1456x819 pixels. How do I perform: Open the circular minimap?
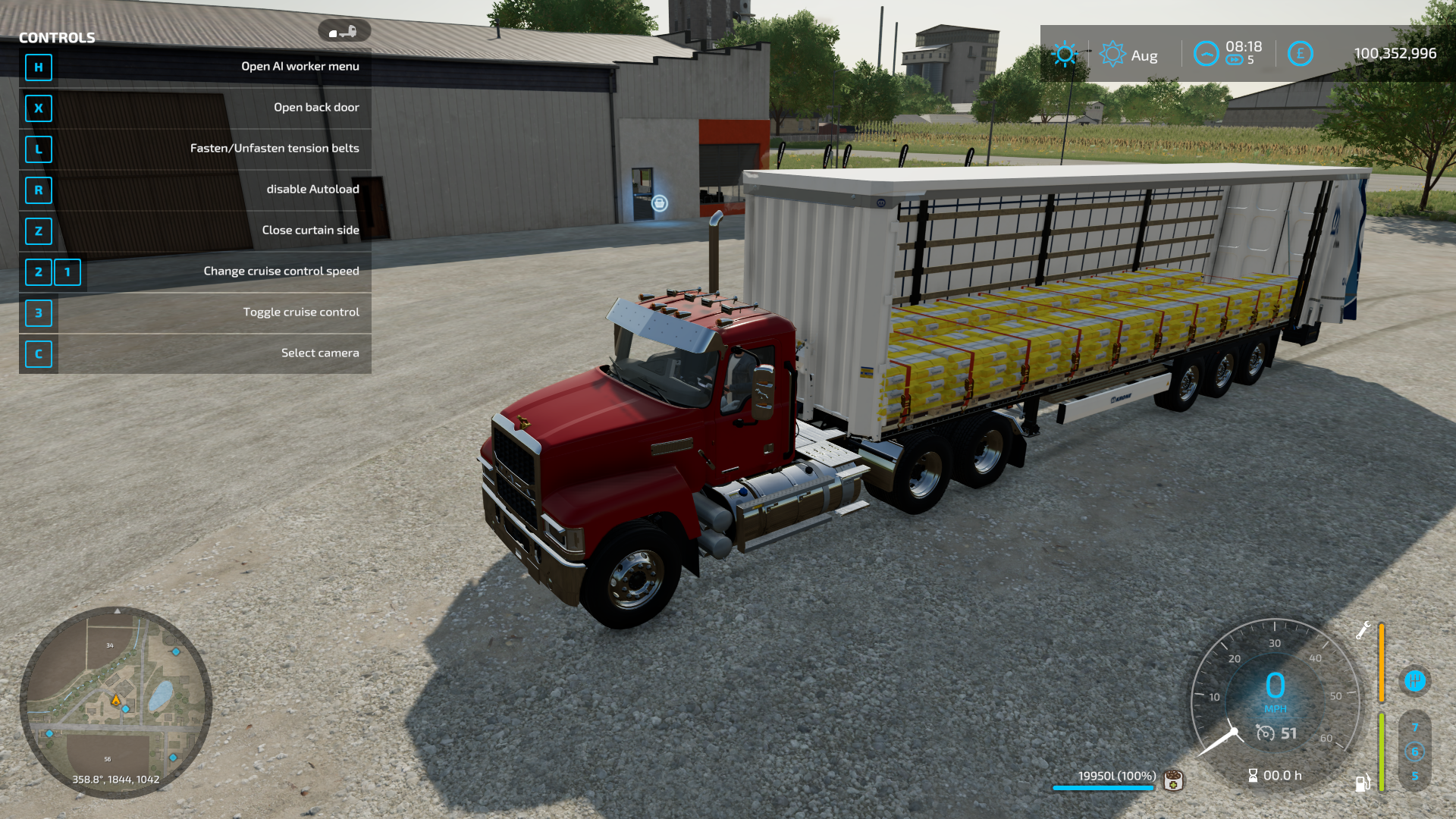pos(115,702)
